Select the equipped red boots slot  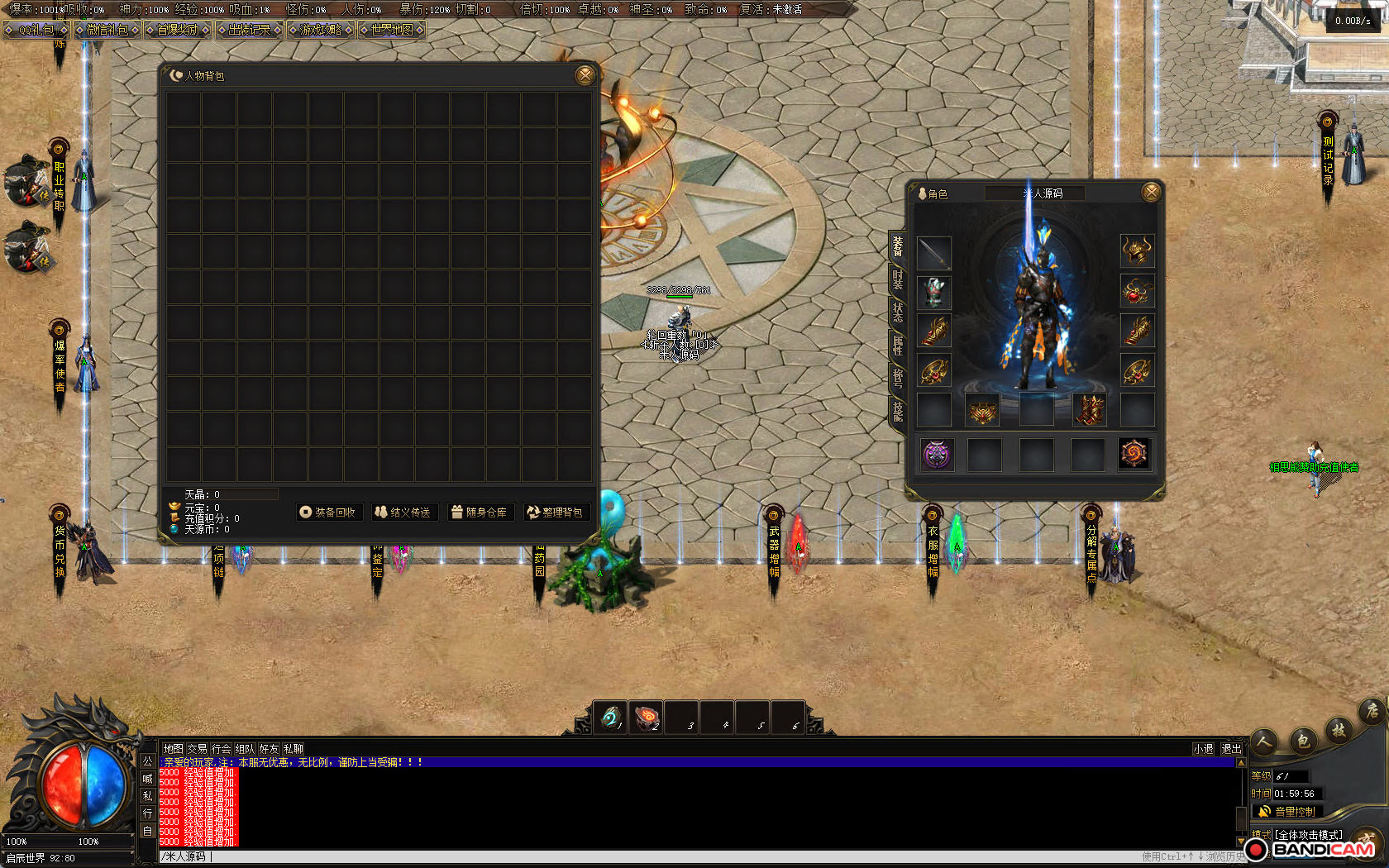point(1089,410)
